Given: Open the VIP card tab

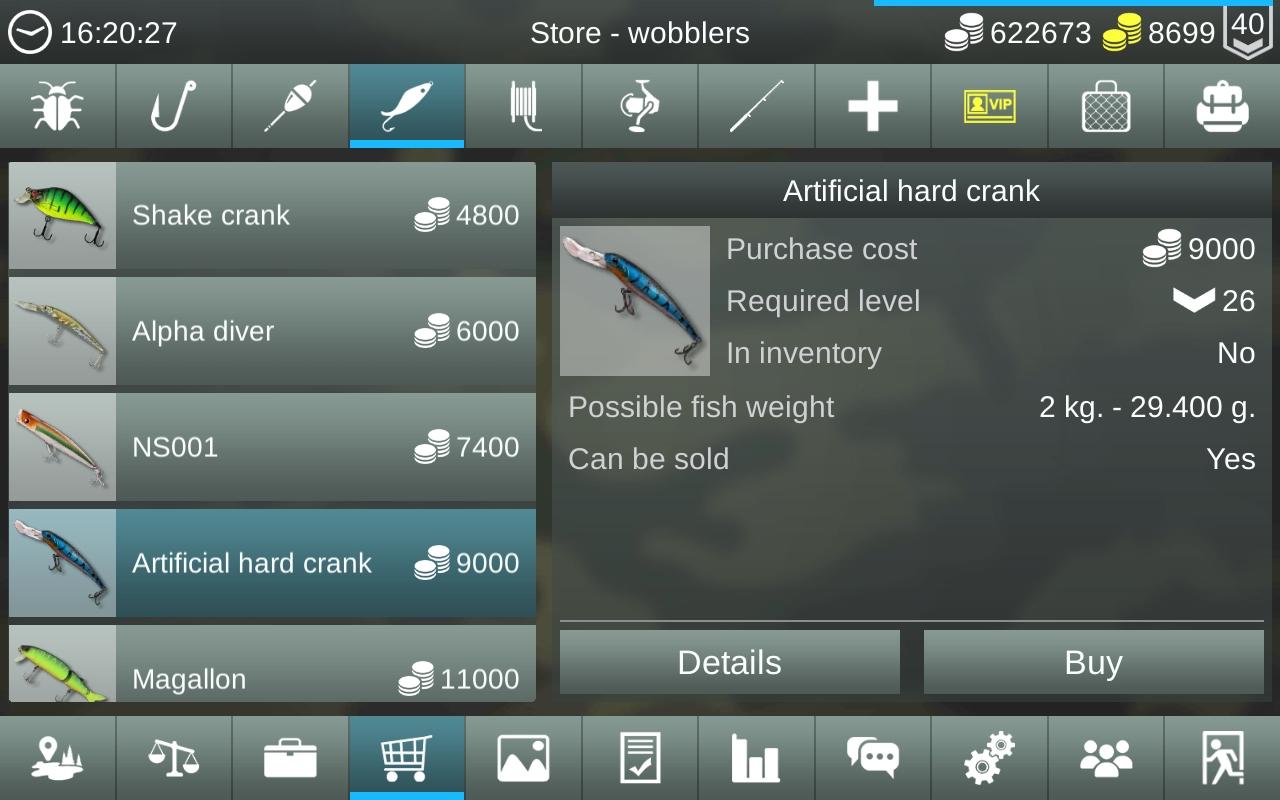Looking at the screenshot, I should tap(989, 106).
